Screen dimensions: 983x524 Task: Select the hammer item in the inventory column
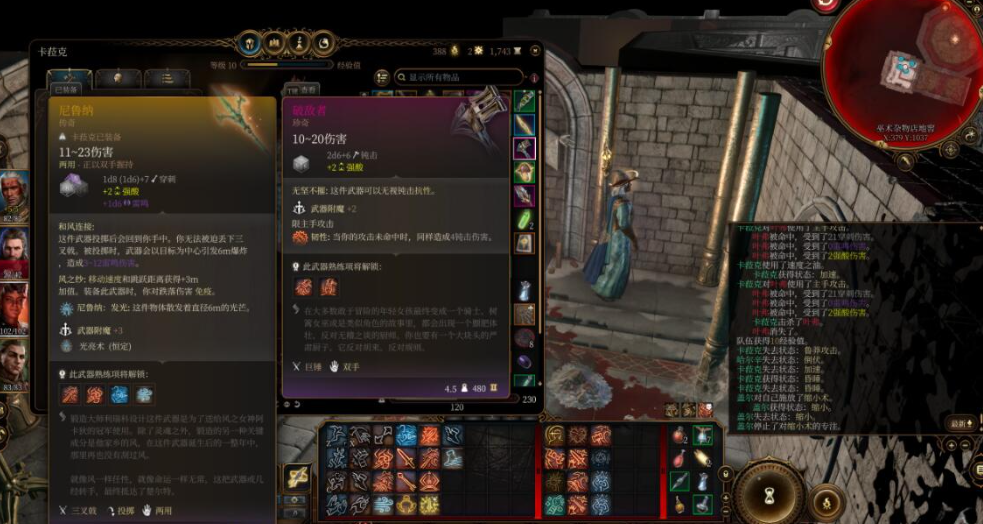pyautogui.click(x=524, y=149)
